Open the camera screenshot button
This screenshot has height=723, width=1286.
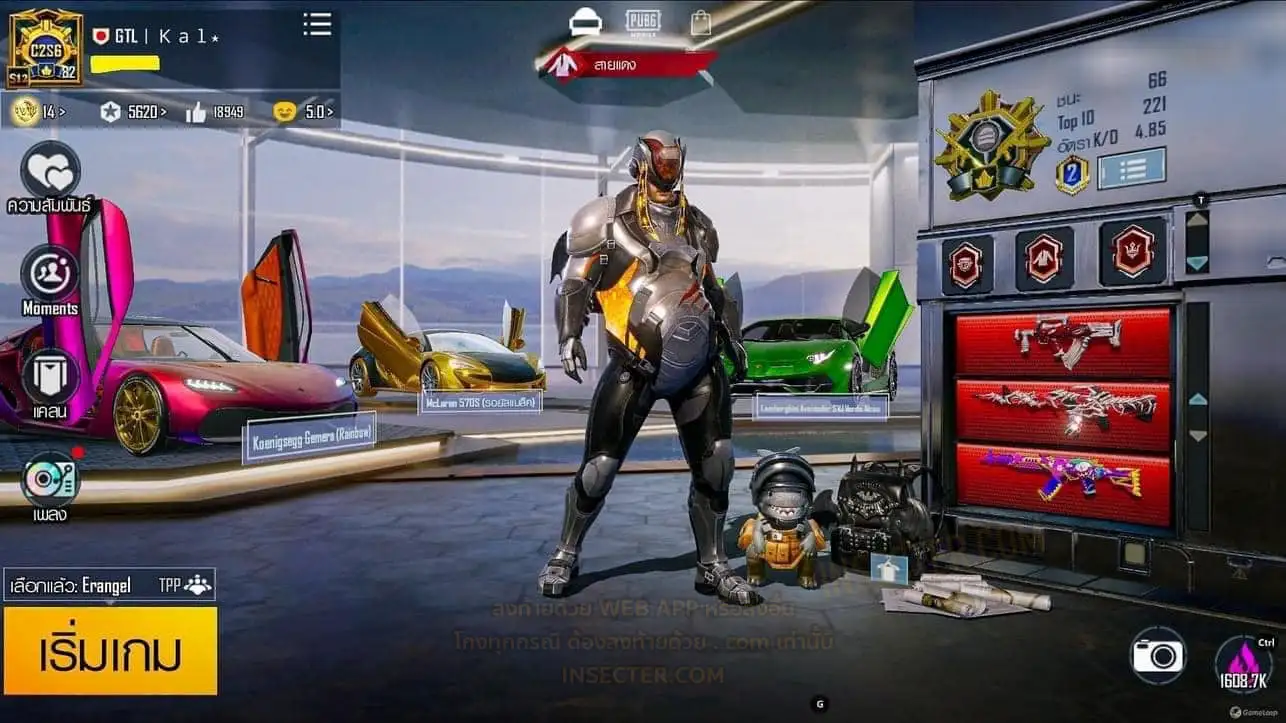click(1157, 656)
